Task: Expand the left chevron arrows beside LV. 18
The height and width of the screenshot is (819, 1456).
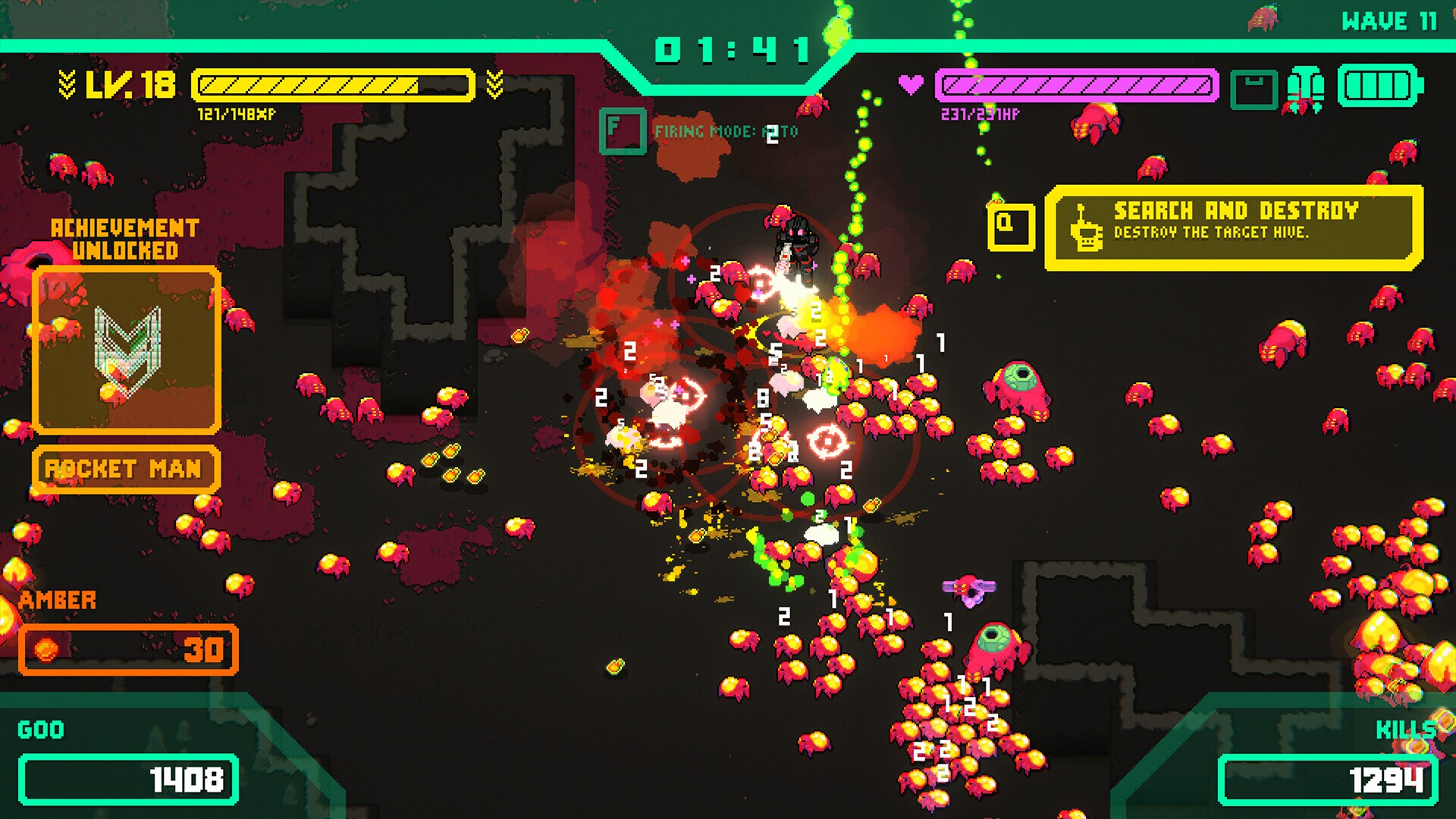Action: point(67,83)
